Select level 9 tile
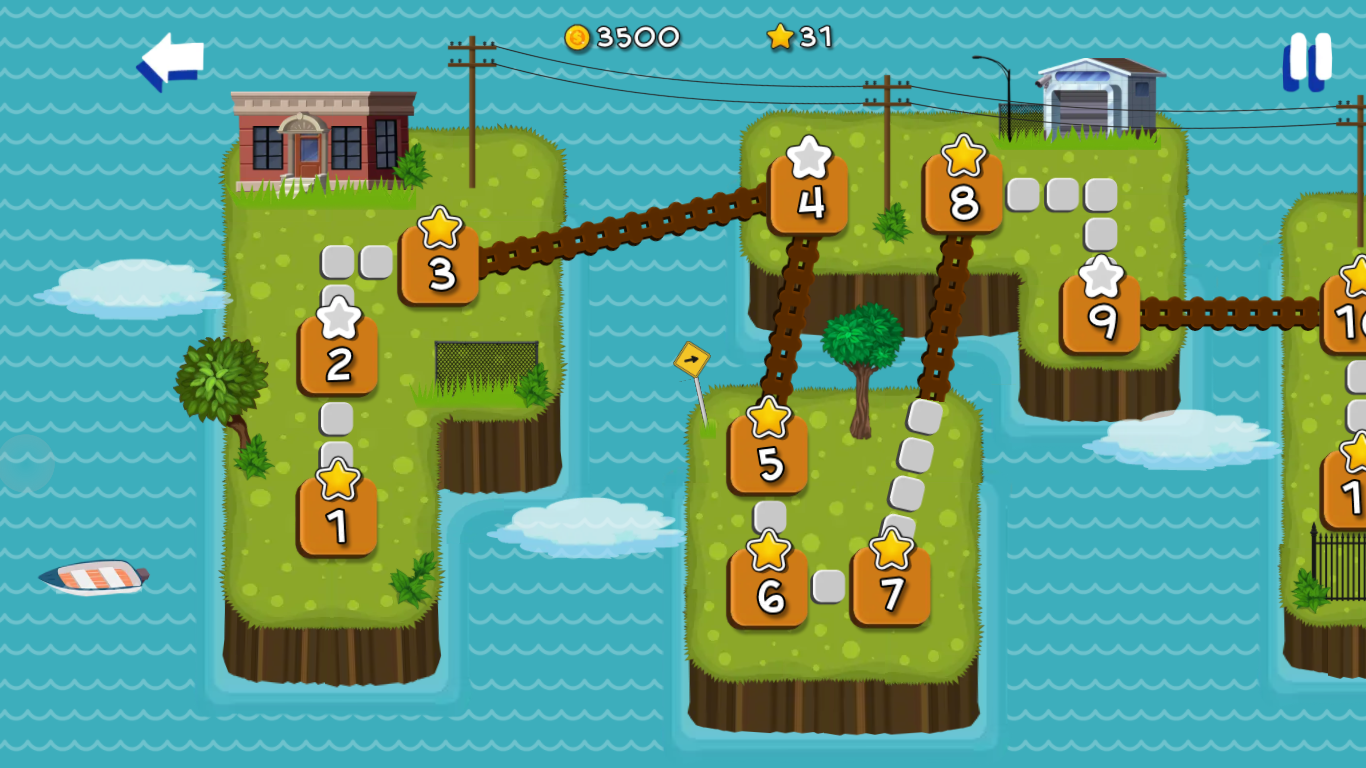1366x768 pixels. [1101, 315]
